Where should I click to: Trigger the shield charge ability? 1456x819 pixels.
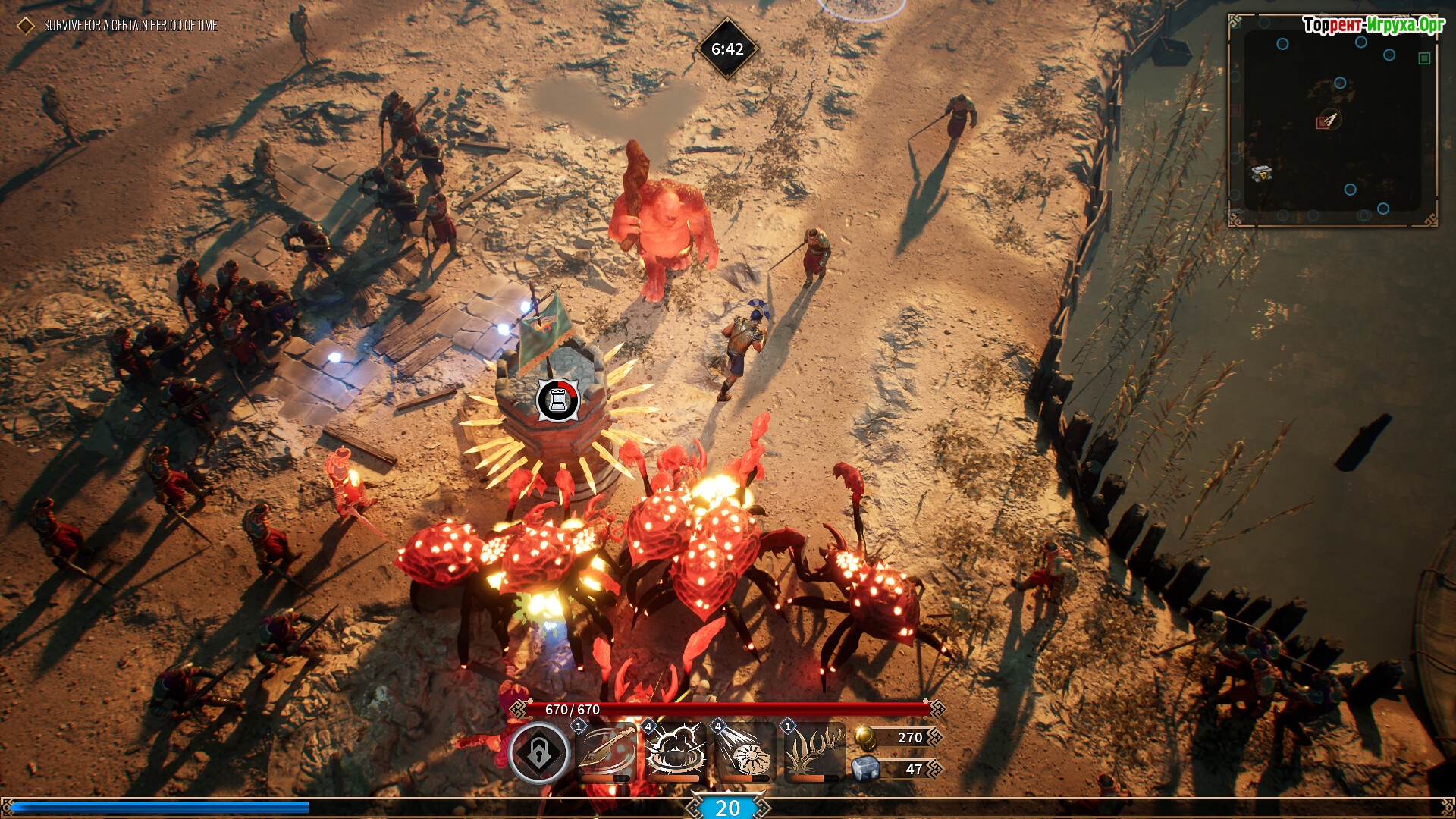(x=745, y=751)
